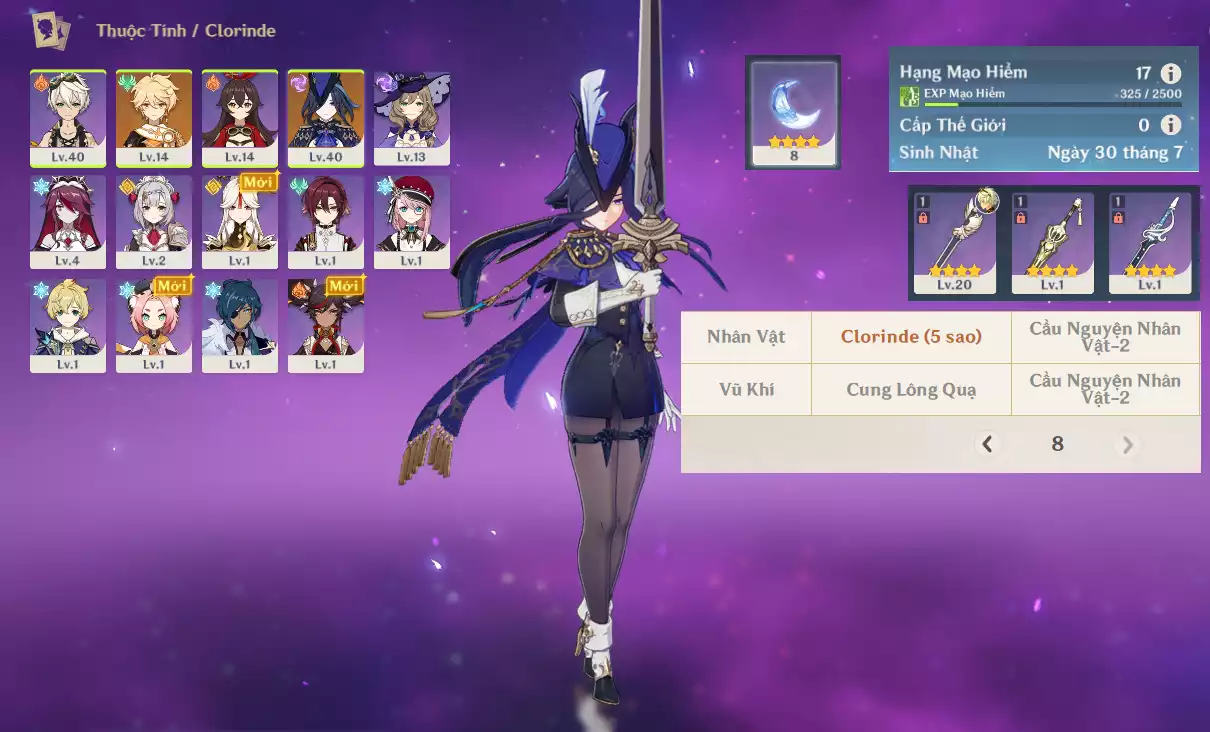The height and width of the screenshot is (732, 1210).
Task: Open Amber's Lv.14 character card
Action: tap(240, 118)
